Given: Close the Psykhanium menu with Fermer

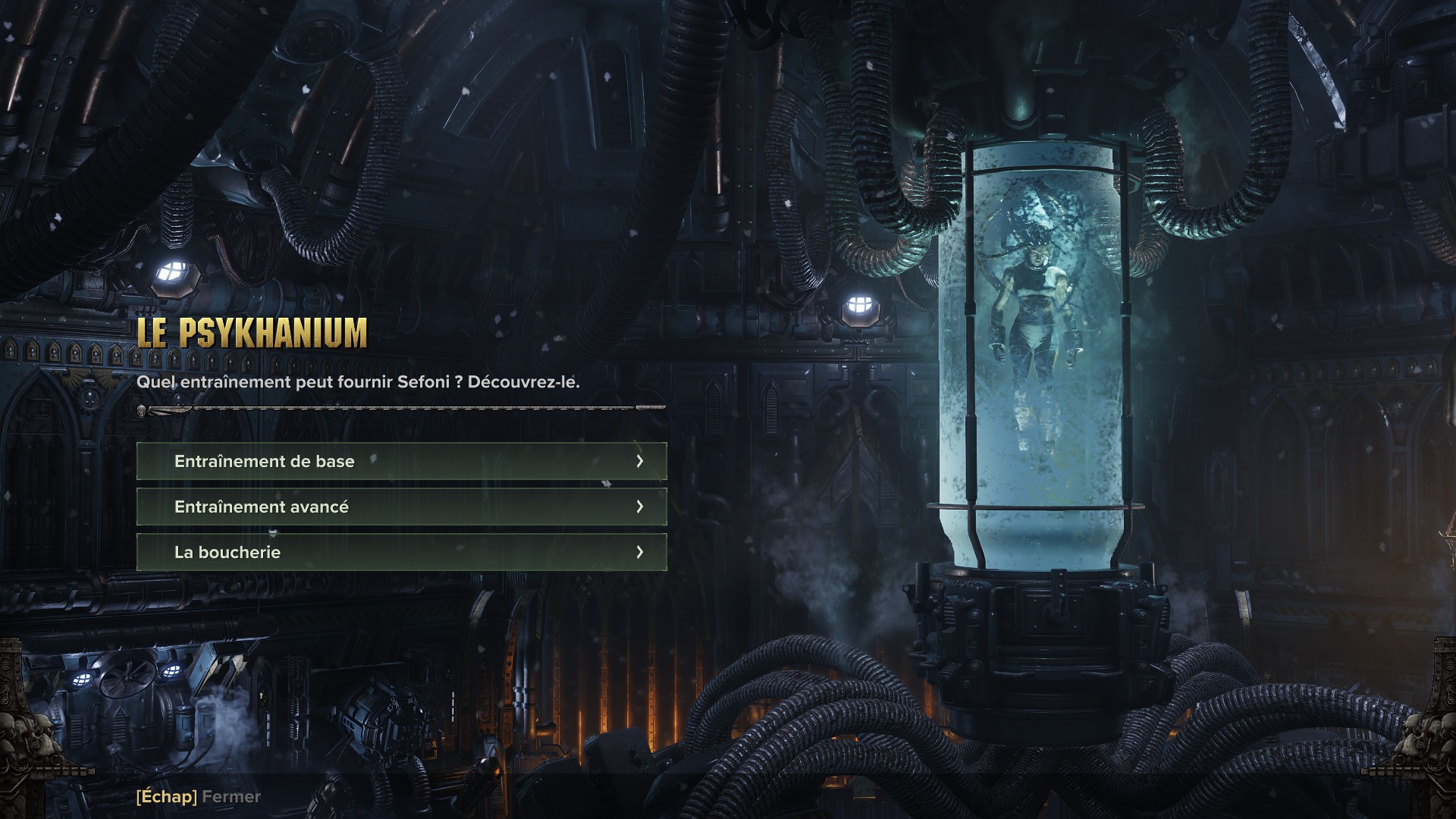Looking at the screenshot, I should coord(199,796).
